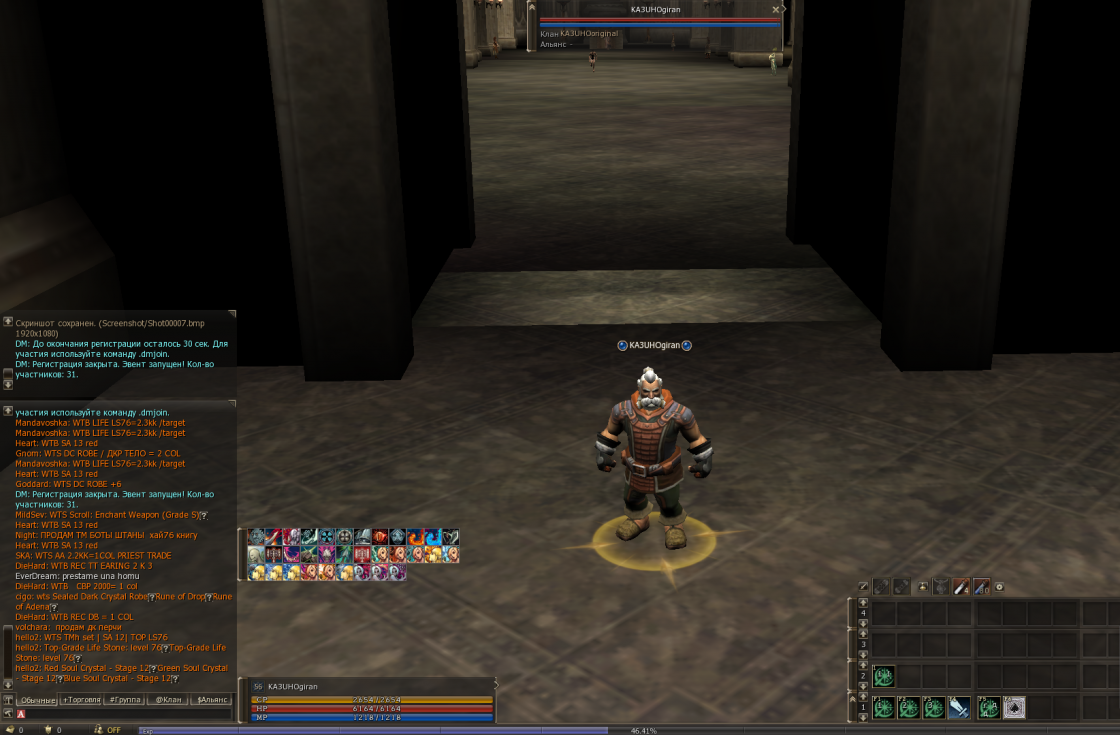The width and height of the screenshot is (1120, 735).
Task: Select the #Группа party chat tab
Action: (x=124, y=700)
